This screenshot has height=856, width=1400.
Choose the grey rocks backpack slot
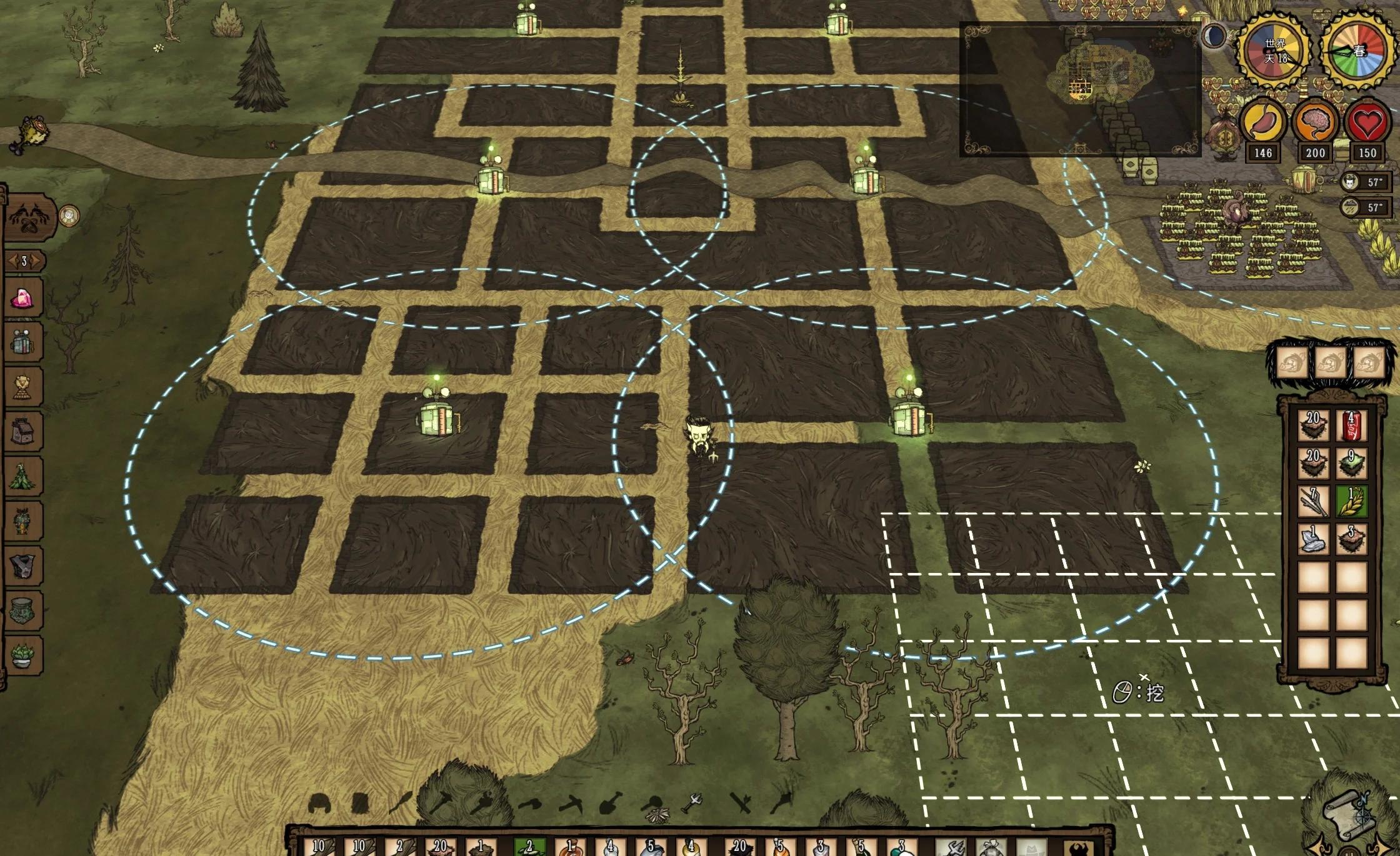1313,539
